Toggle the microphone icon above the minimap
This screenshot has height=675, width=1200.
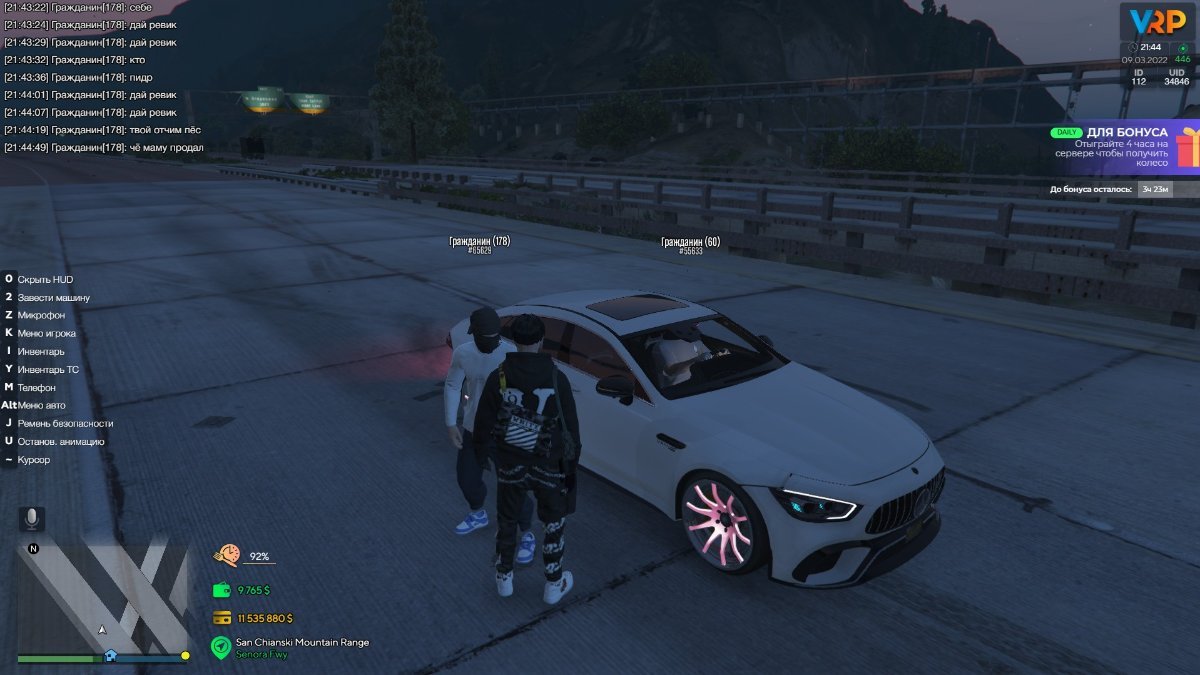tap(32, 518)
